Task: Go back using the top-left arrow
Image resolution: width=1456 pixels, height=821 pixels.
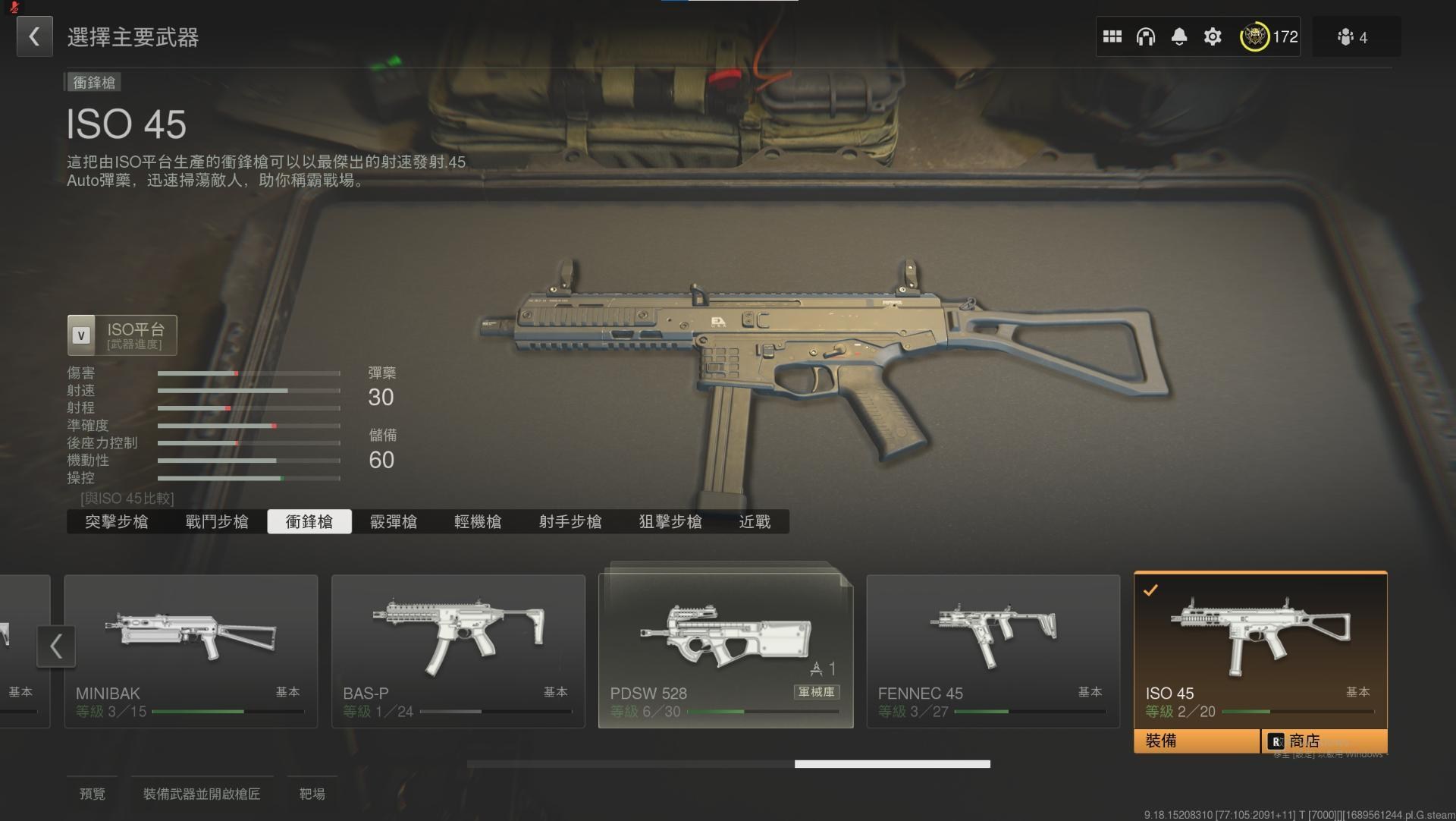Action: pos(34,36)
